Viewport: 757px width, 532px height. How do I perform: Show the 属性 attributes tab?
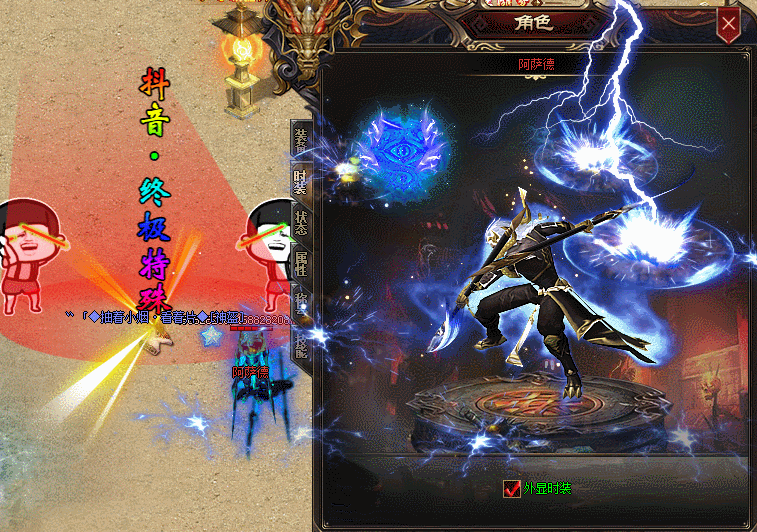pos(300,264)
